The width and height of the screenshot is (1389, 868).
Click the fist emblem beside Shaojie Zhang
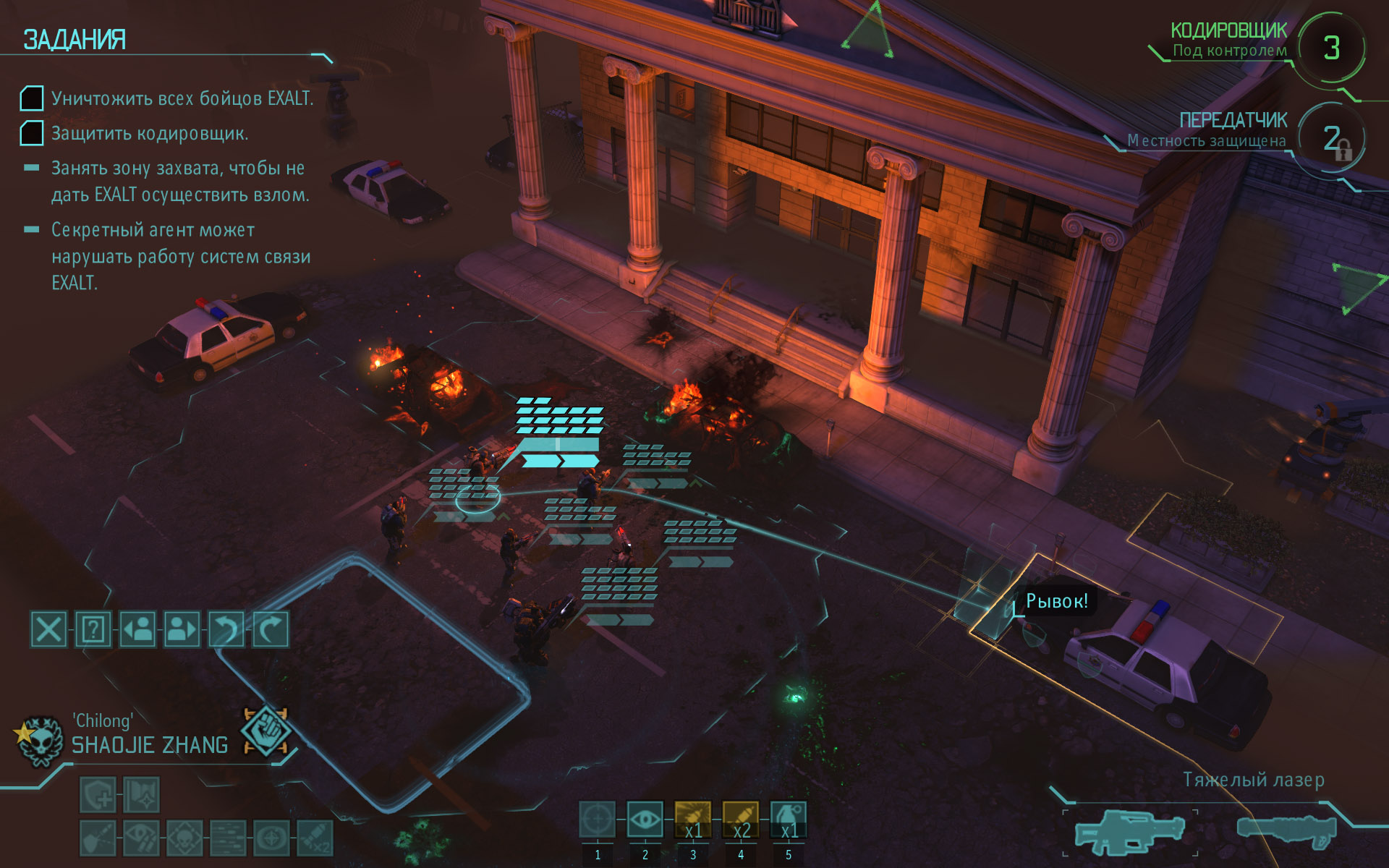[x=266, y=731]
